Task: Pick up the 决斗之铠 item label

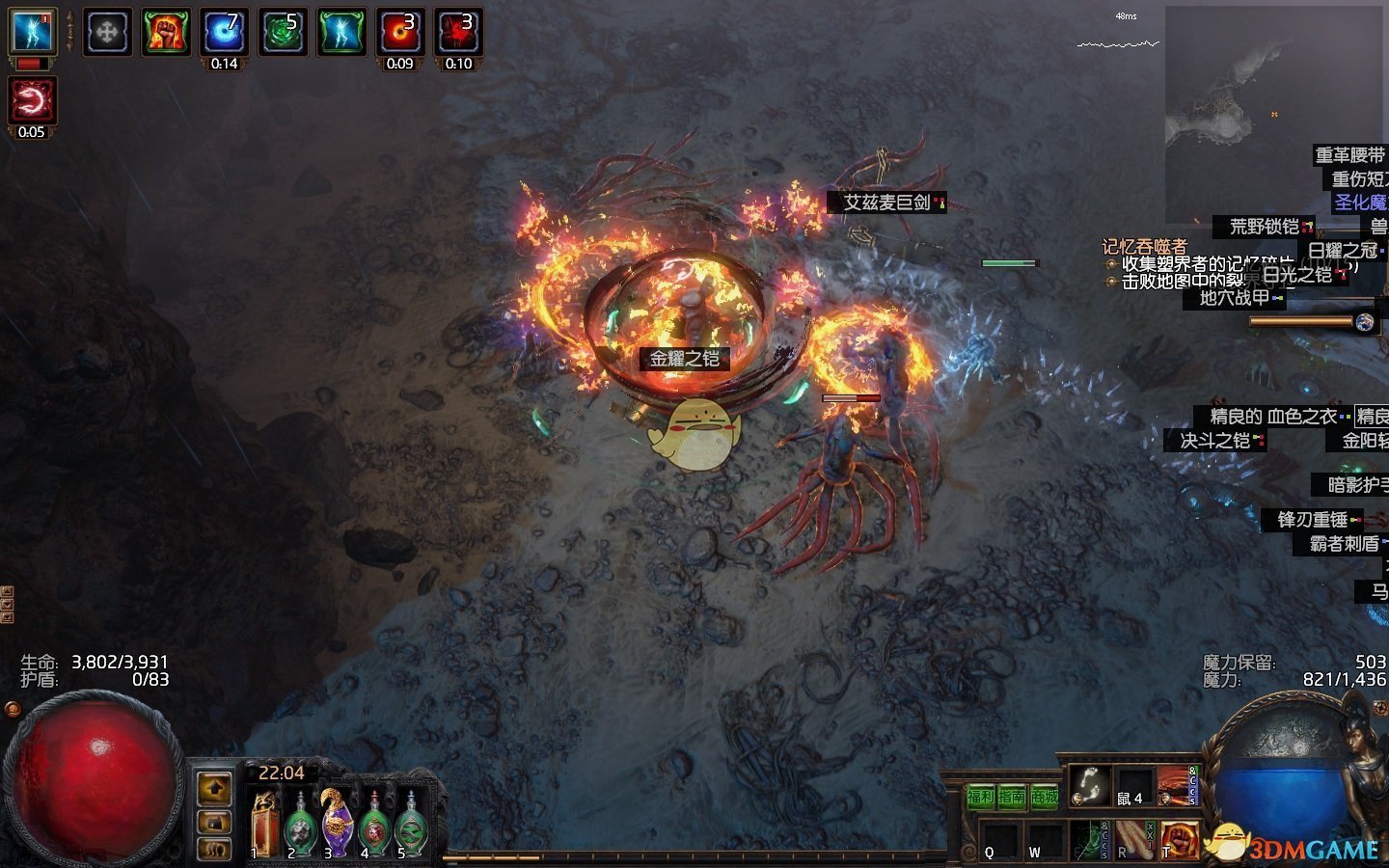Action: (1215, 441)
